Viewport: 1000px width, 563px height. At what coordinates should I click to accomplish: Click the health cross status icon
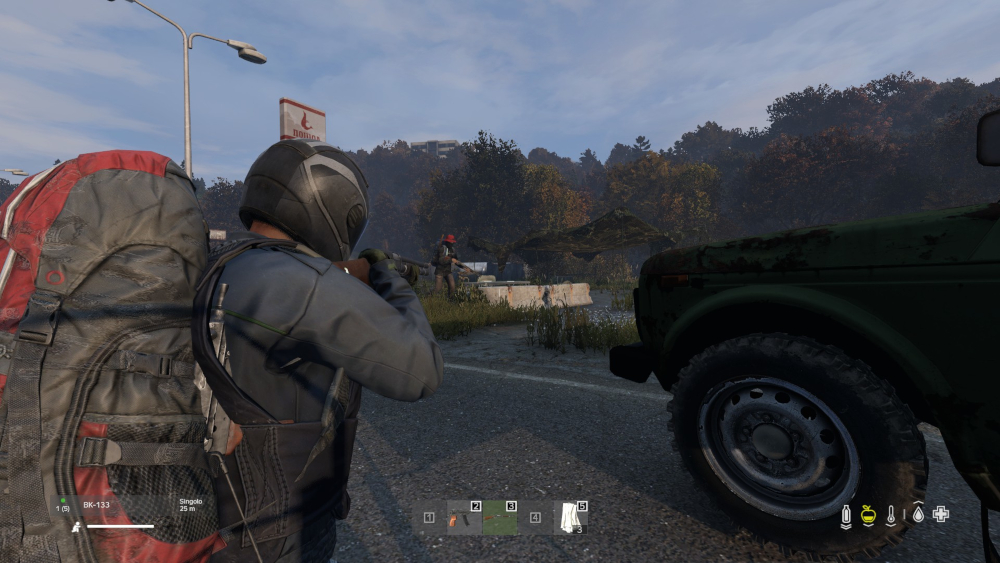pyautogui.click(x=940, y=514)
